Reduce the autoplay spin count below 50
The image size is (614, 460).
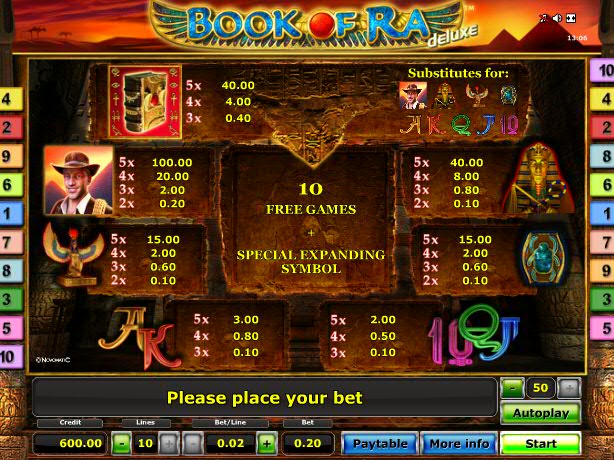point(512,386)
